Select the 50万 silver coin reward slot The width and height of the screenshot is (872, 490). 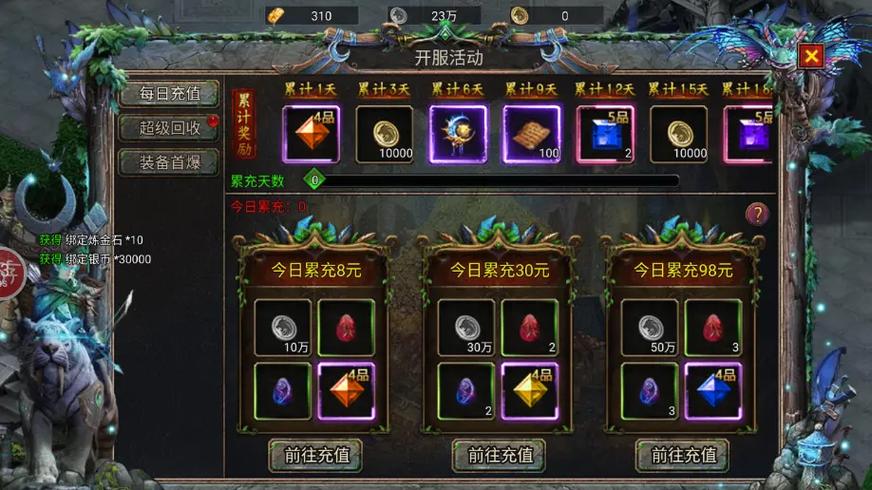650,327
